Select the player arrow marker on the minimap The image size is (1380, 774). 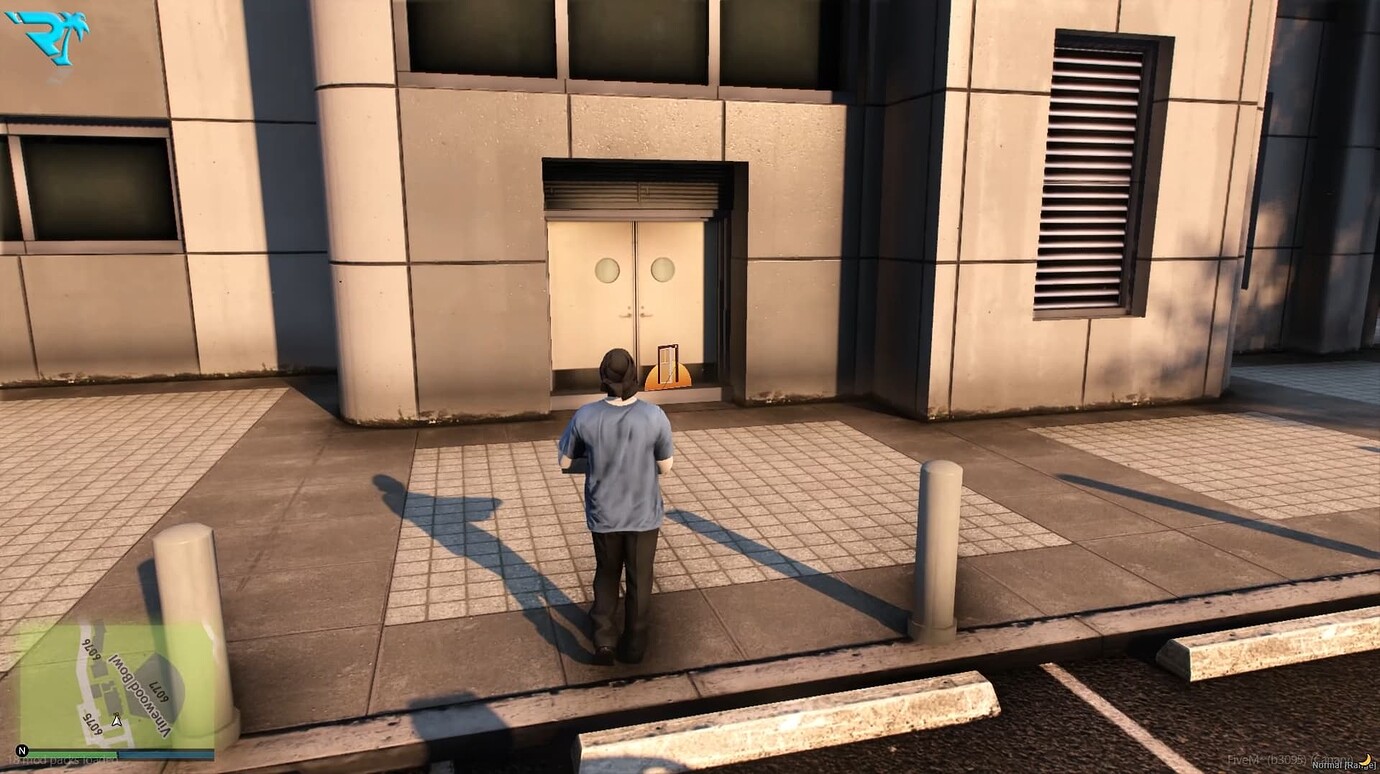click(116, 721)
